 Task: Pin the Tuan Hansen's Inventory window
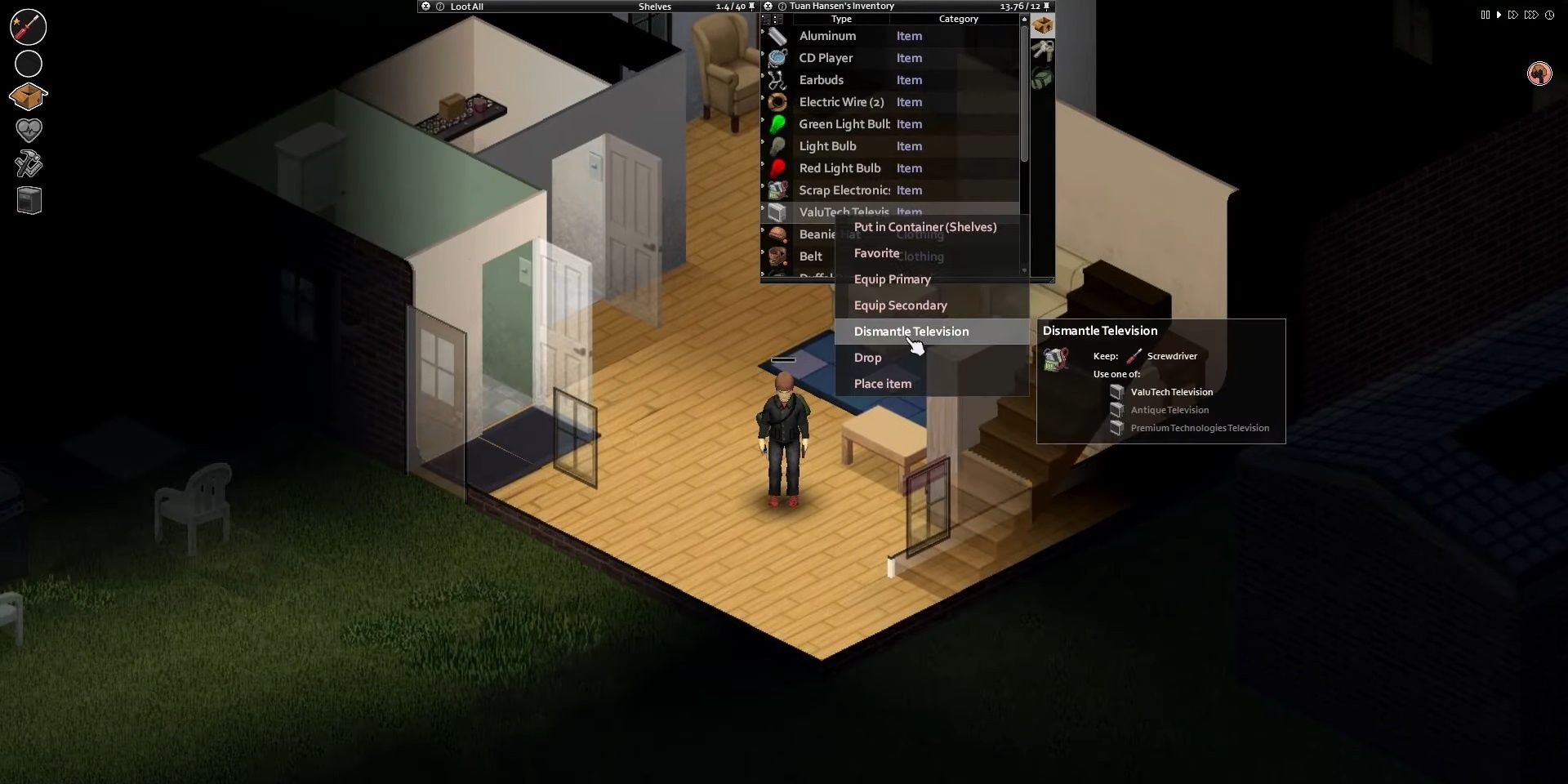[1046, 7]
